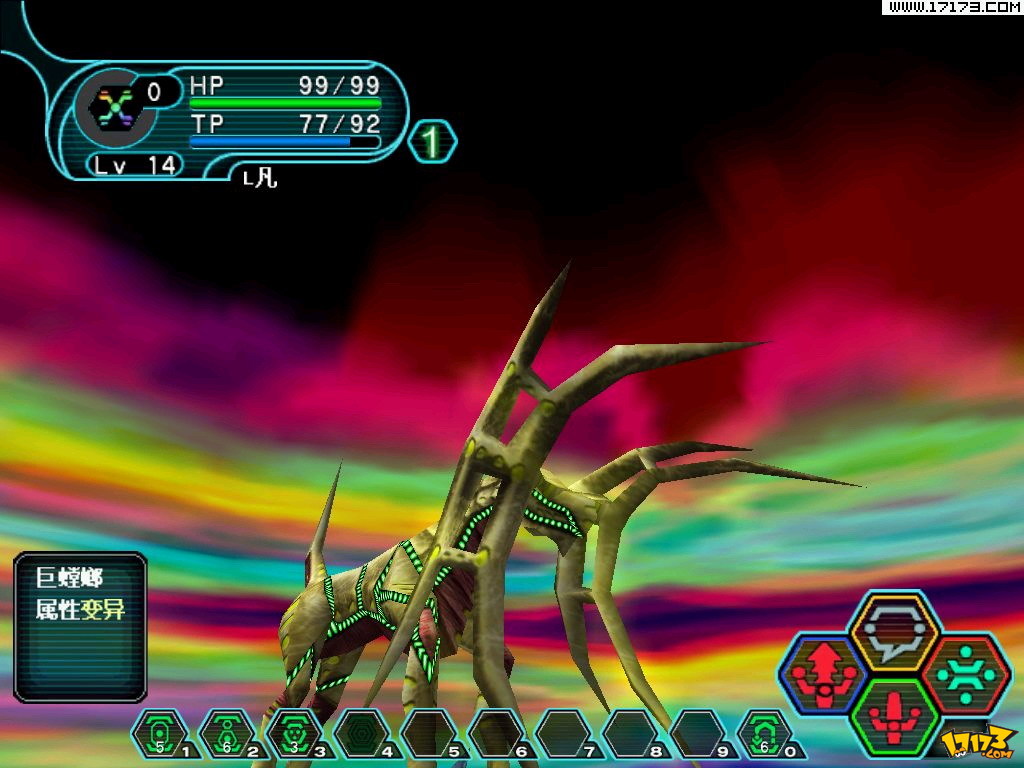Click the 巨螳螂 enemy info panel
The width and height of the screenshot is (1024, 768).
(x=81, y=626)
